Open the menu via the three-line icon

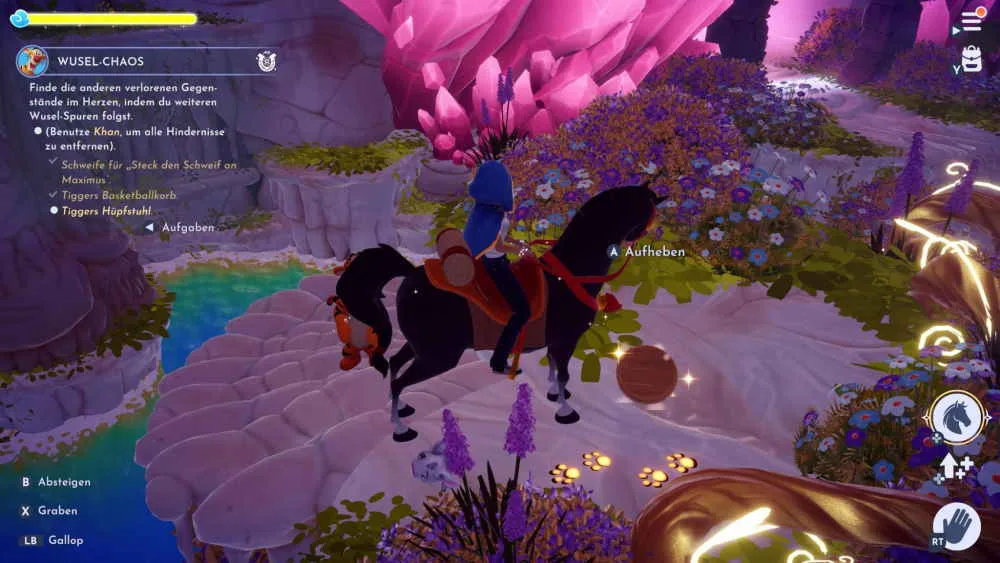(x=971, y=20)
